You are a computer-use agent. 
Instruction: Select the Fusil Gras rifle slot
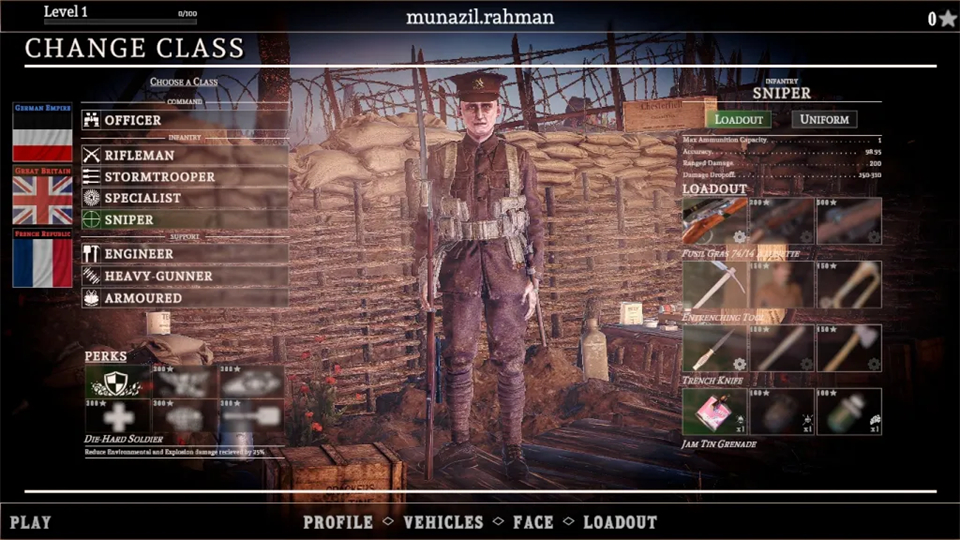click(715, 221)
